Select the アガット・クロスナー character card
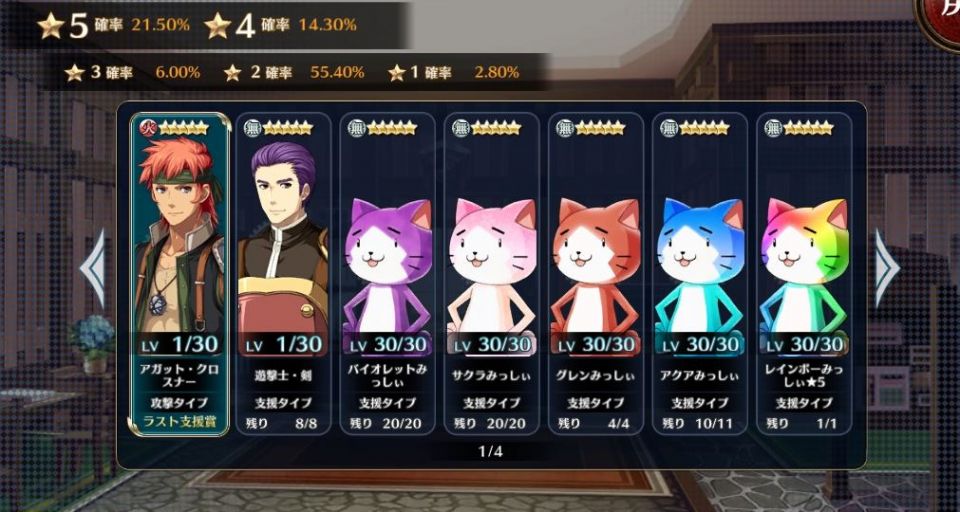 (x=180, y=270)
